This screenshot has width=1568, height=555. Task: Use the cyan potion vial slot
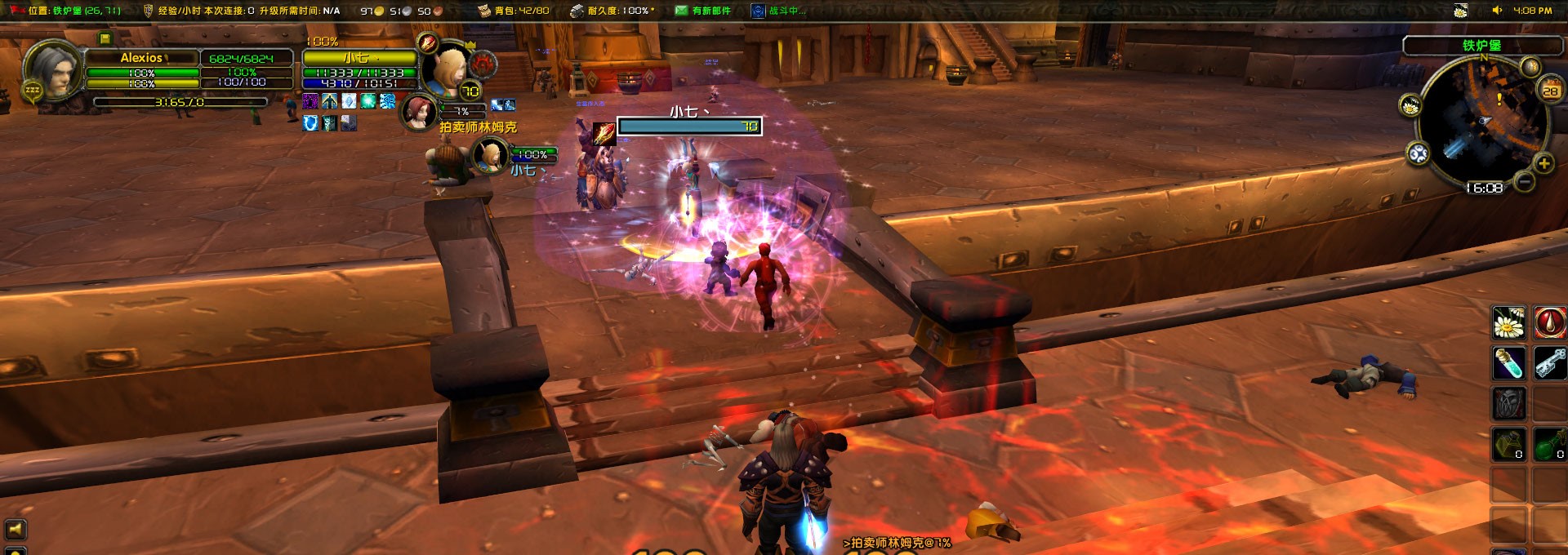coord(1509,363)
